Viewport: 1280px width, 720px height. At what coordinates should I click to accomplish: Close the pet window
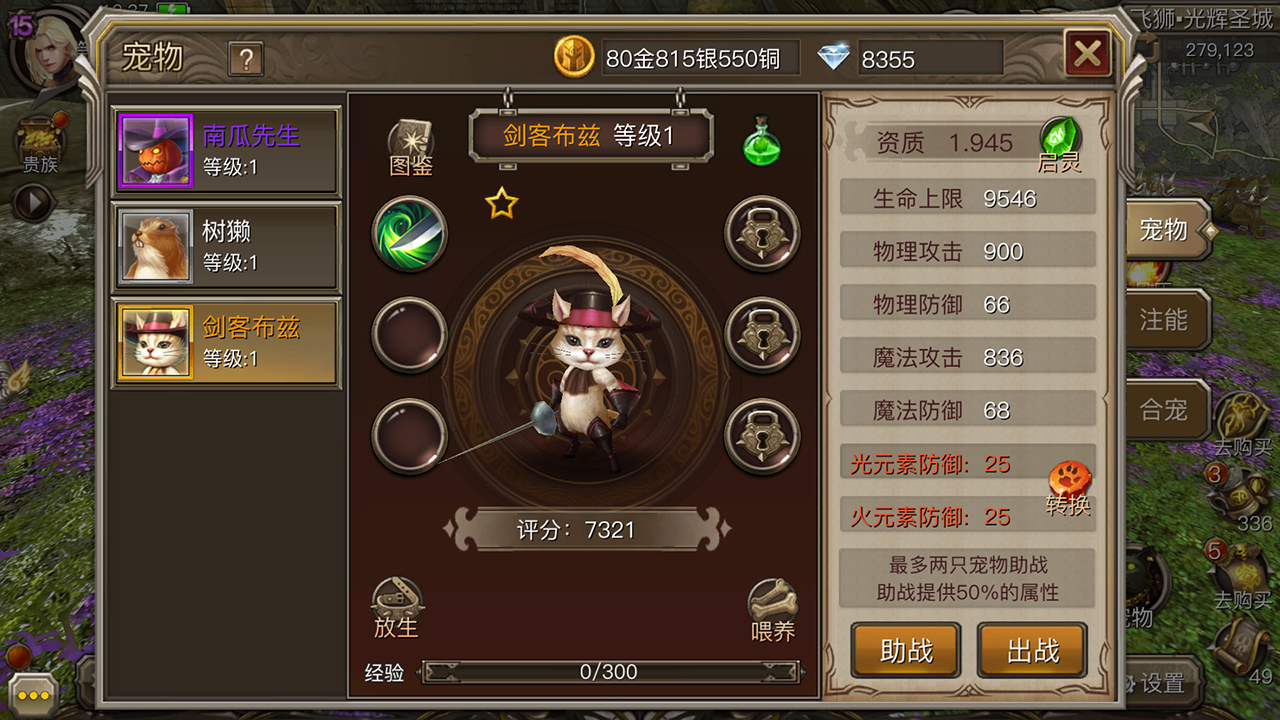tap(1088, 54)
